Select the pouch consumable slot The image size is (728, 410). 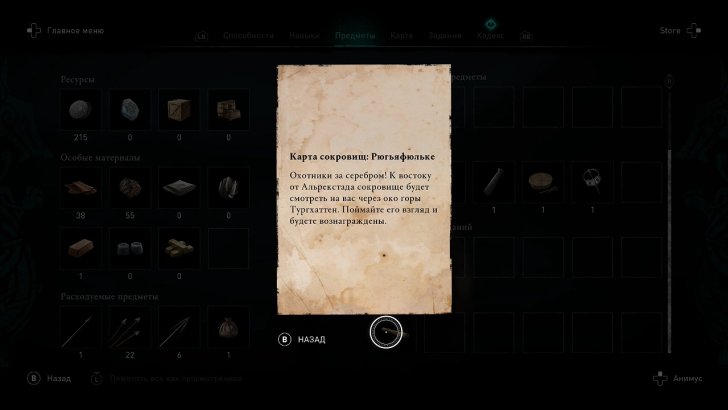tap(227, 327)
